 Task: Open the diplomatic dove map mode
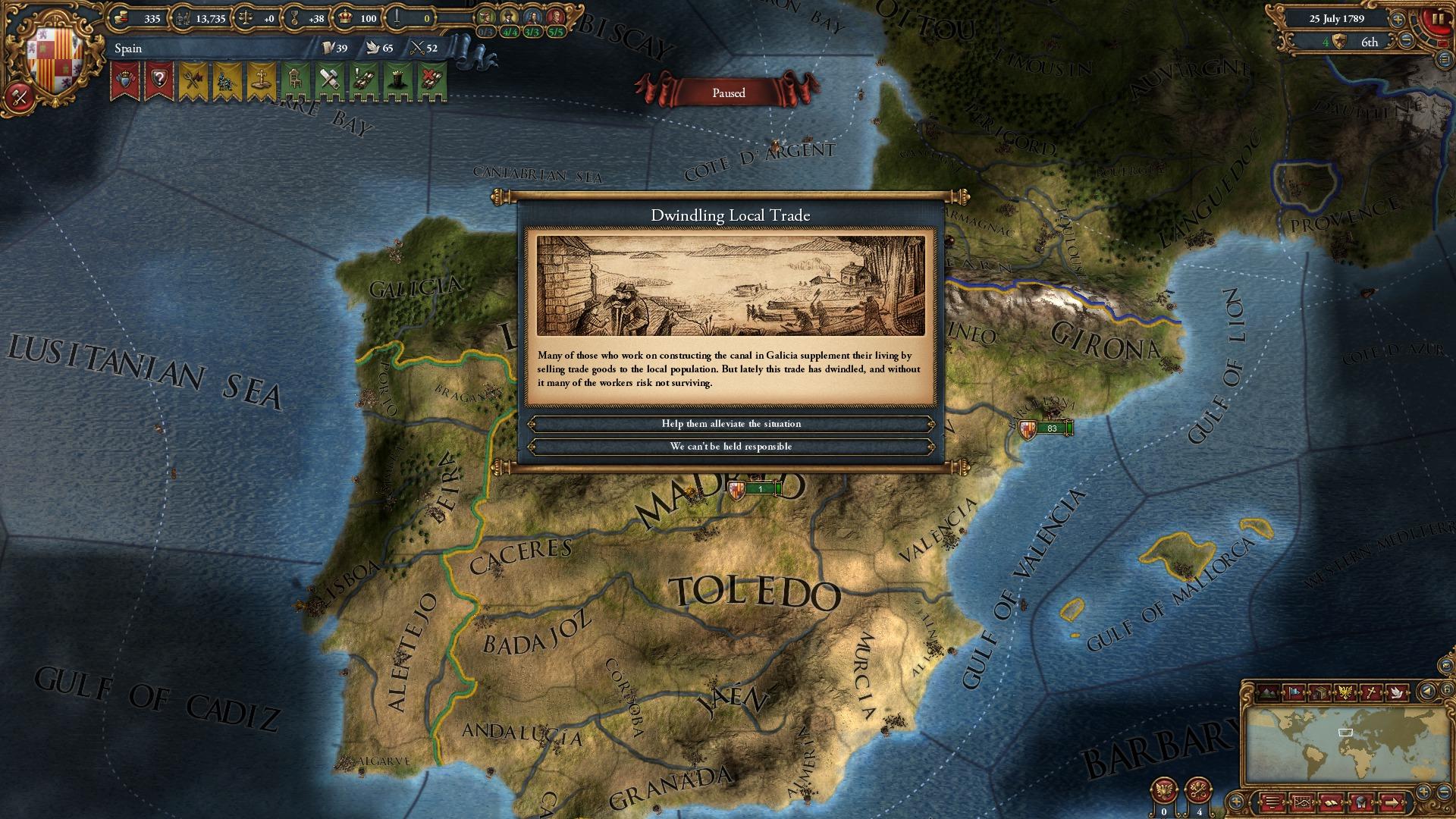coord(1397,692)
